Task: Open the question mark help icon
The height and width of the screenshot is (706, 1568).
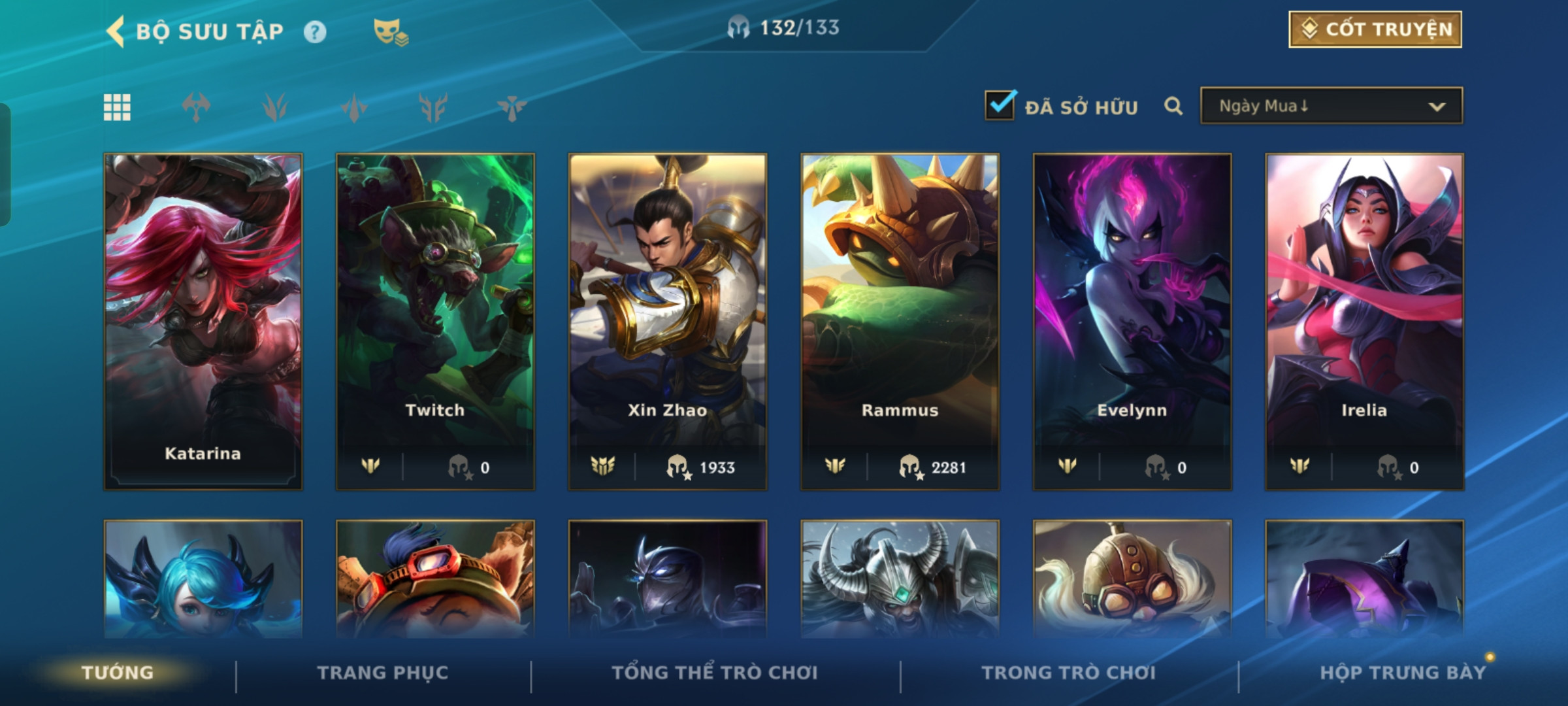Action: (315, 32)
